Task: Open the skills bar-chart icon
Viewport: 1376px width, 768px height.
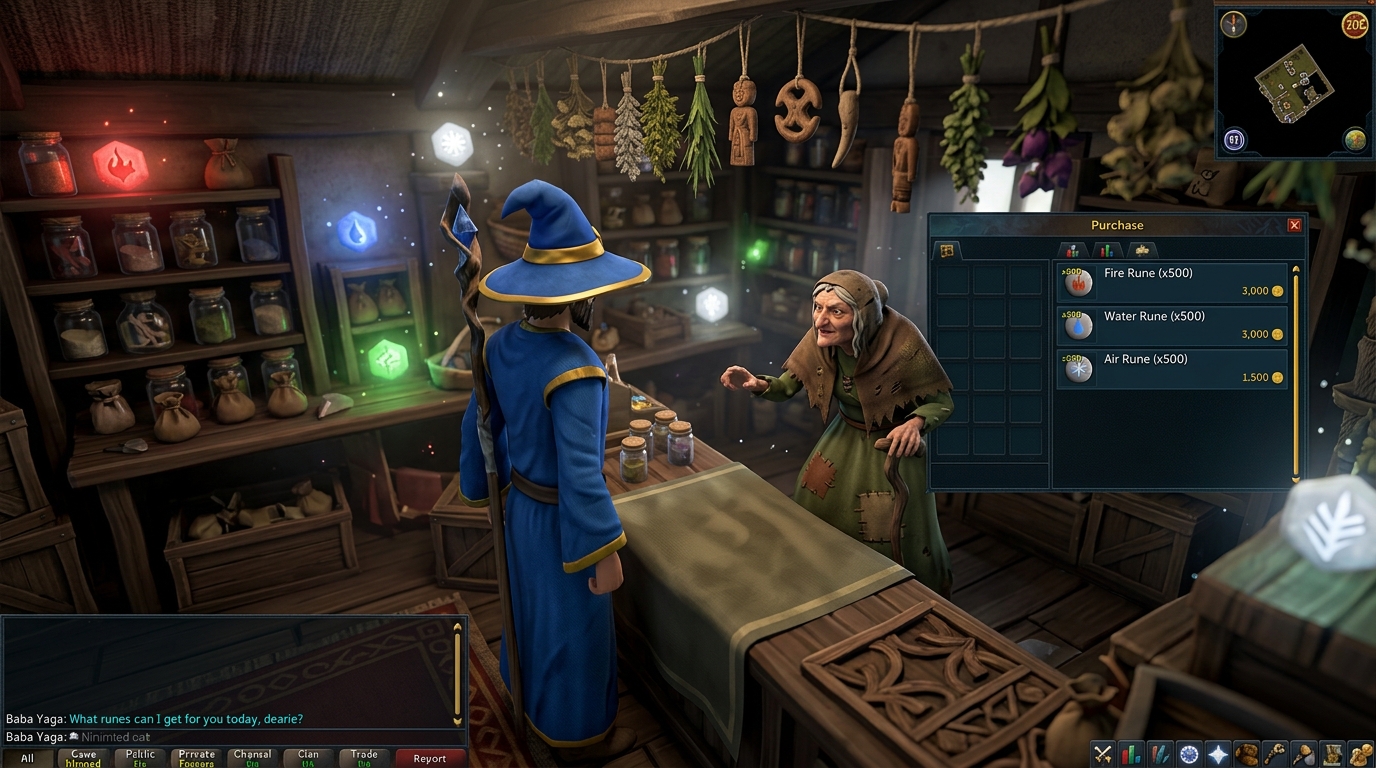Action: click(1130, 752)
